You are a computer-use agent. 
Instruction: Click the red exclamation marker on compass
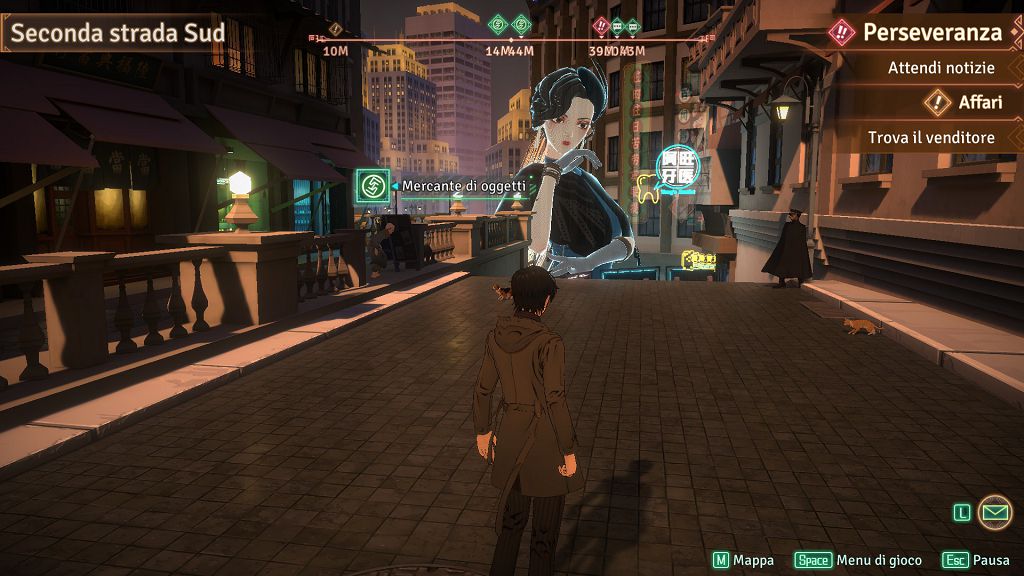pos(601,26)
